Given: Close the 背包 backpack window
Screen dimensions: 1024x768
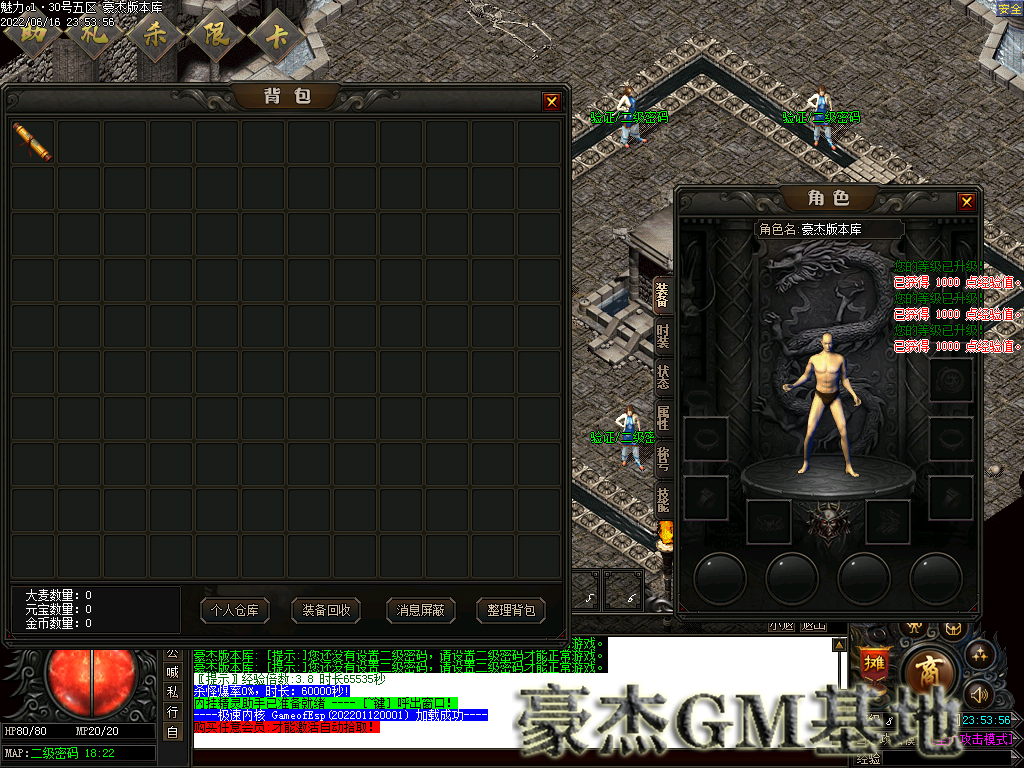Looking at the screenshot, I should (551, 101).
